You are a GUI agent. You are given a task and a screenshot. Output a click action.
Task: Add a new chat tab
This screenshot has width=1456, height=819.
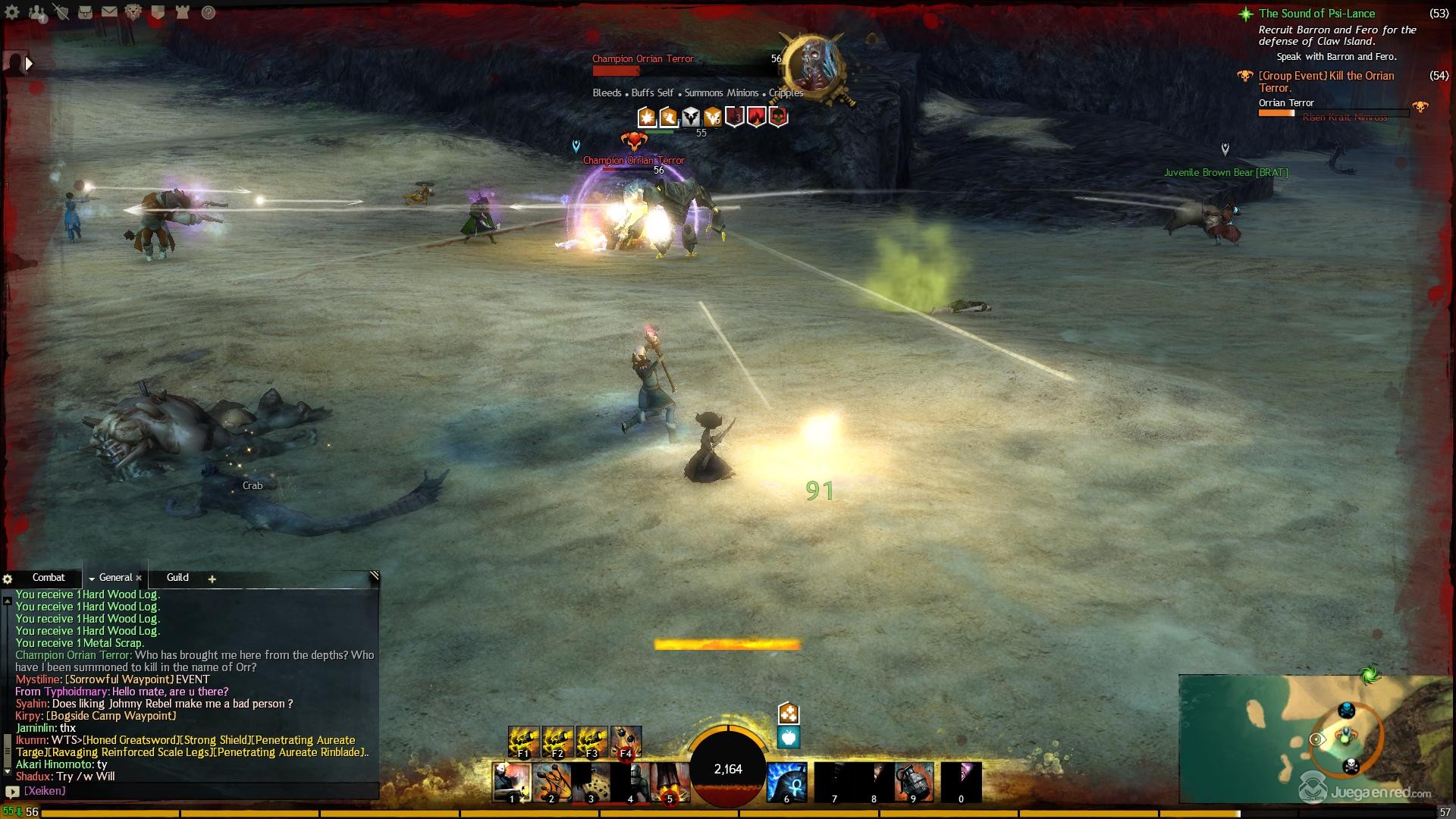tap(212, 579)
